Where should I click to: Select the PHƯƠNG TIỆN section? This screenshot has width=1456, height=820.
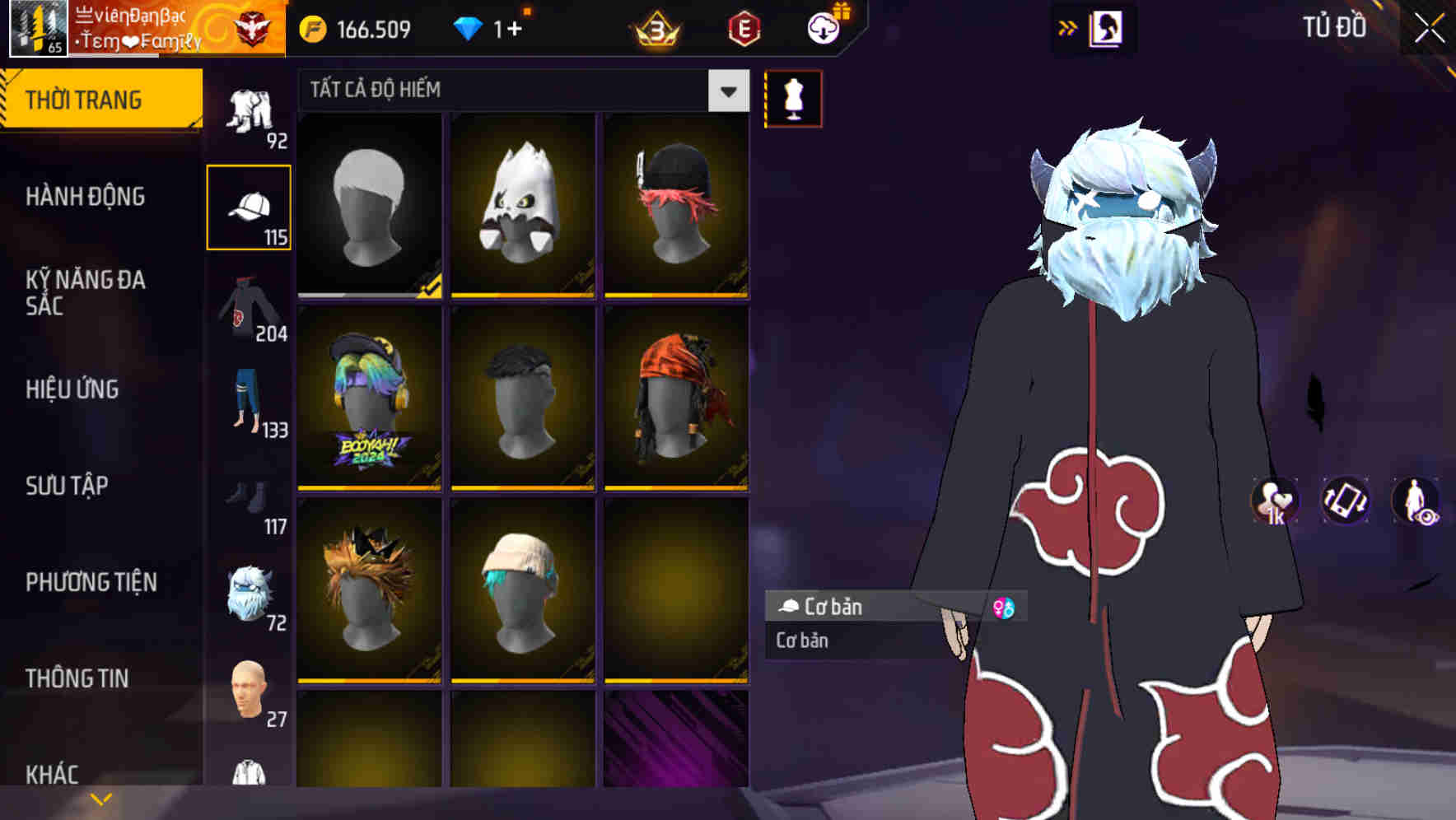pyautogui.click(x=91, y=581)
